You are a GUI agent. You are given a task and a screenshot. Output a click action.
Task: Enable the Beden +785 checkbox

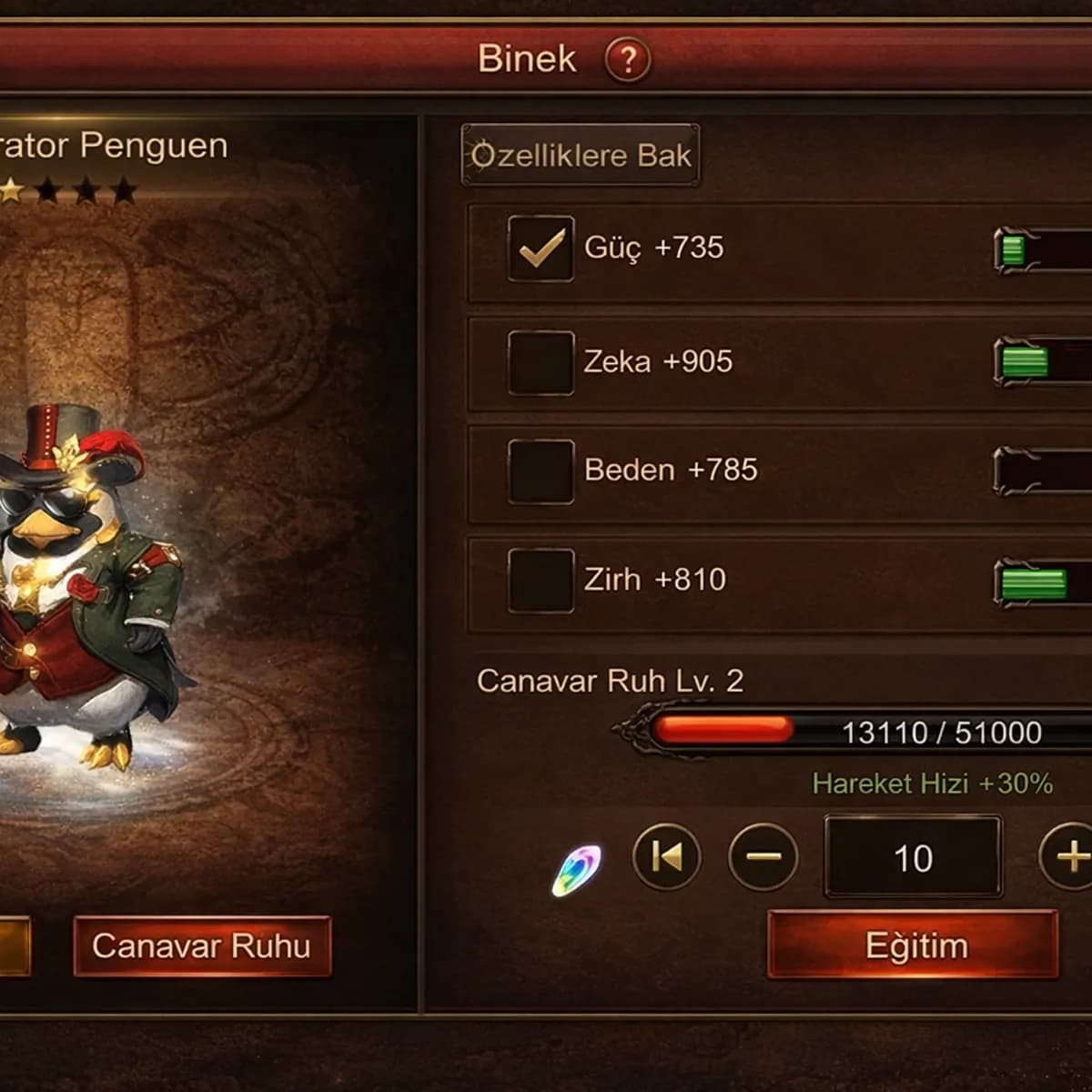541,471
